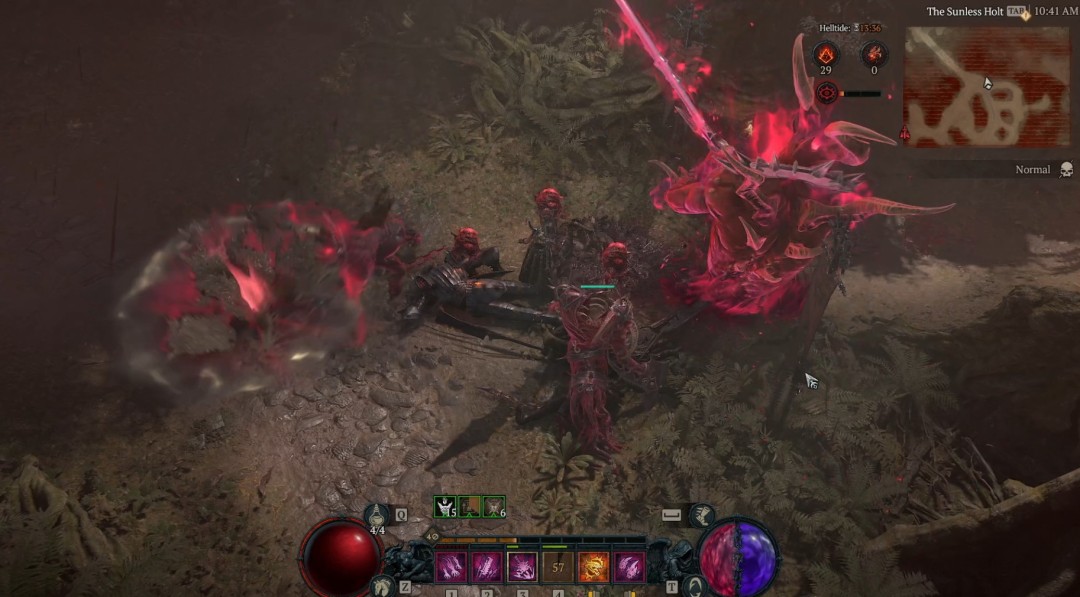Activate the orange golden skill icon

pyautogui.click(x=594, y=567)
